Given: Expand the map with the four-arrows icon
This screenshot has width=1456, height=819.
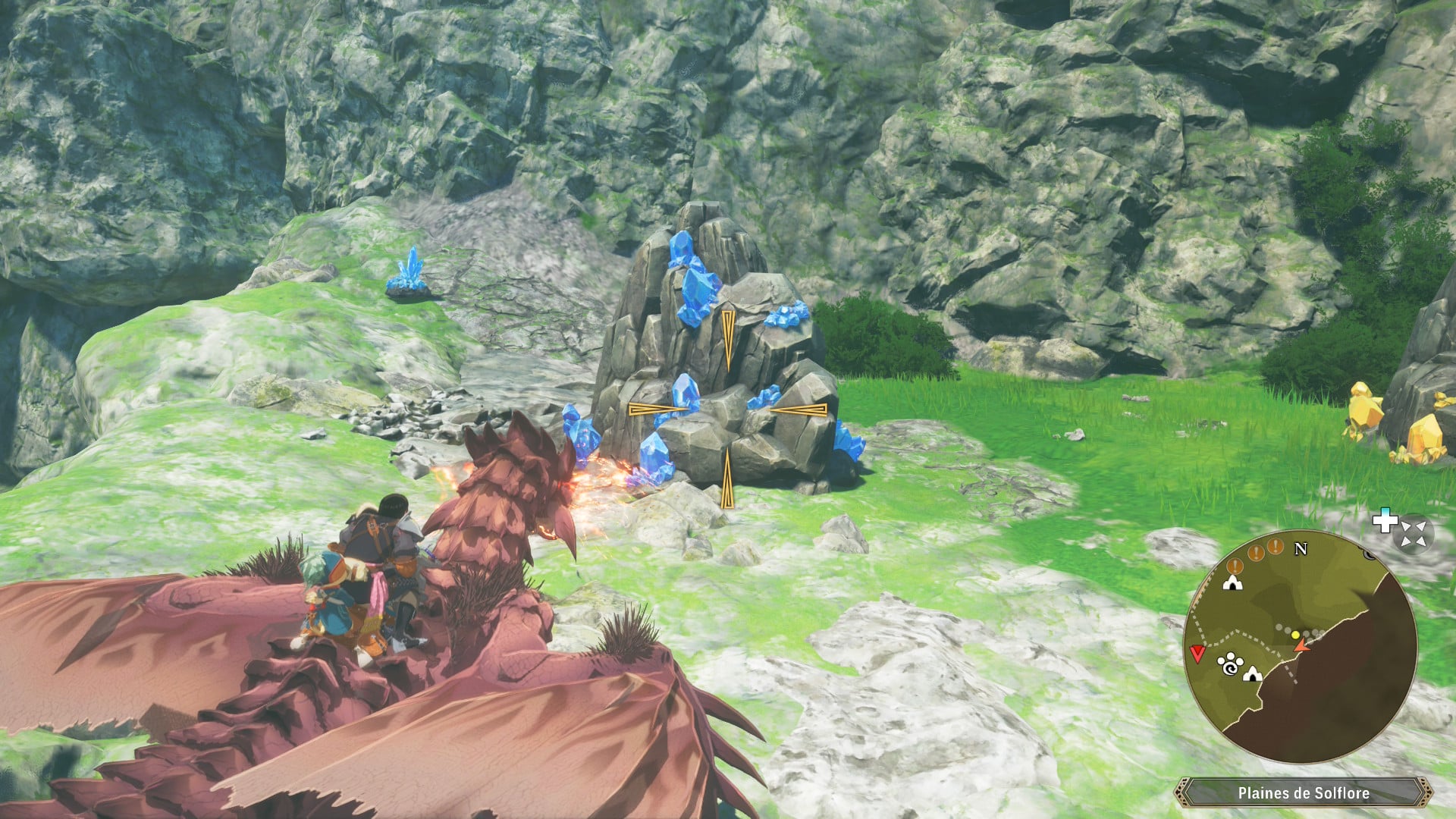Looking at the screenshot, I should (x=1413, y=532).
